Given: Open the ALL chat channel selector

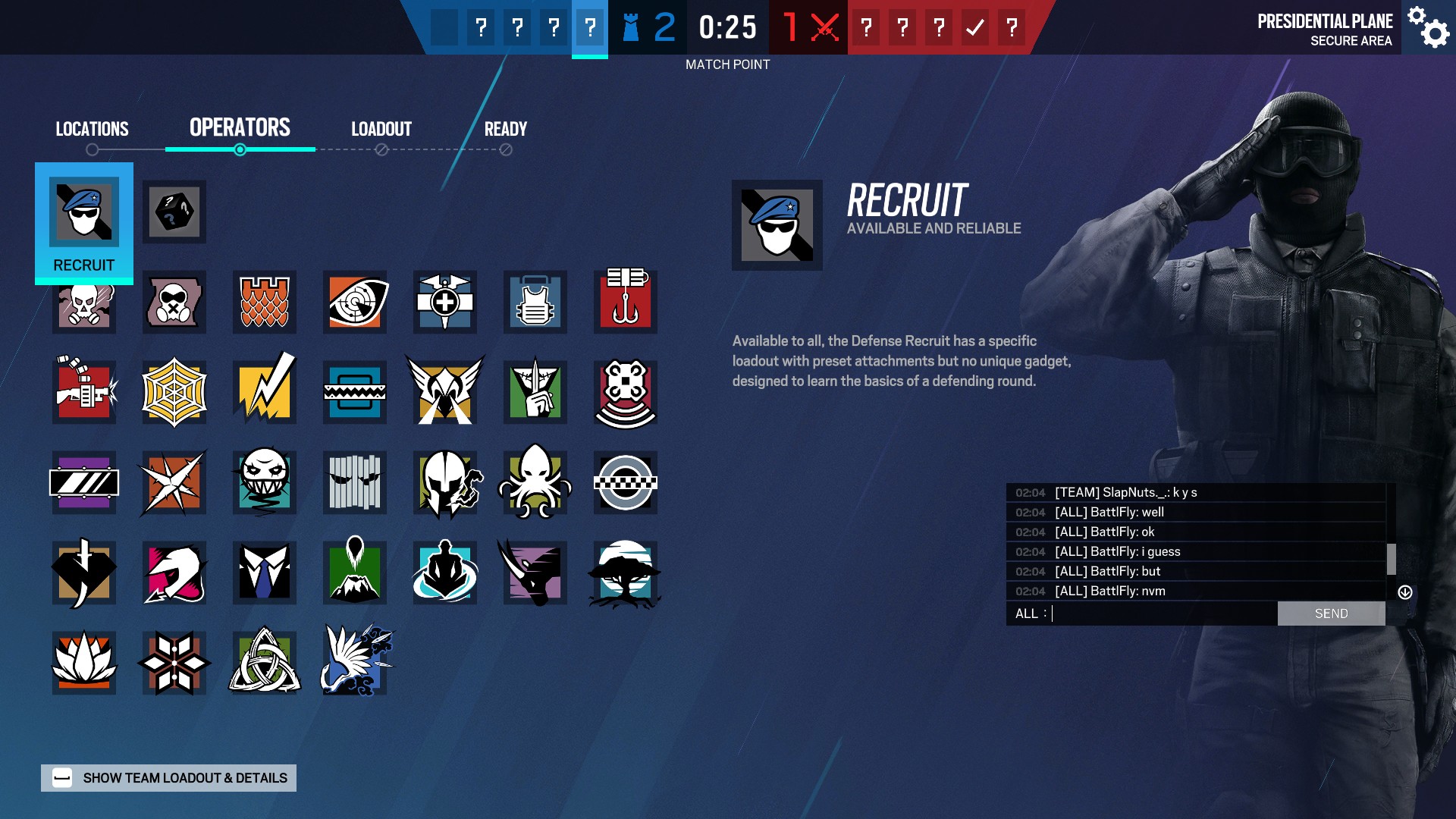Looking at the screenshot, I should point(1031,613).
